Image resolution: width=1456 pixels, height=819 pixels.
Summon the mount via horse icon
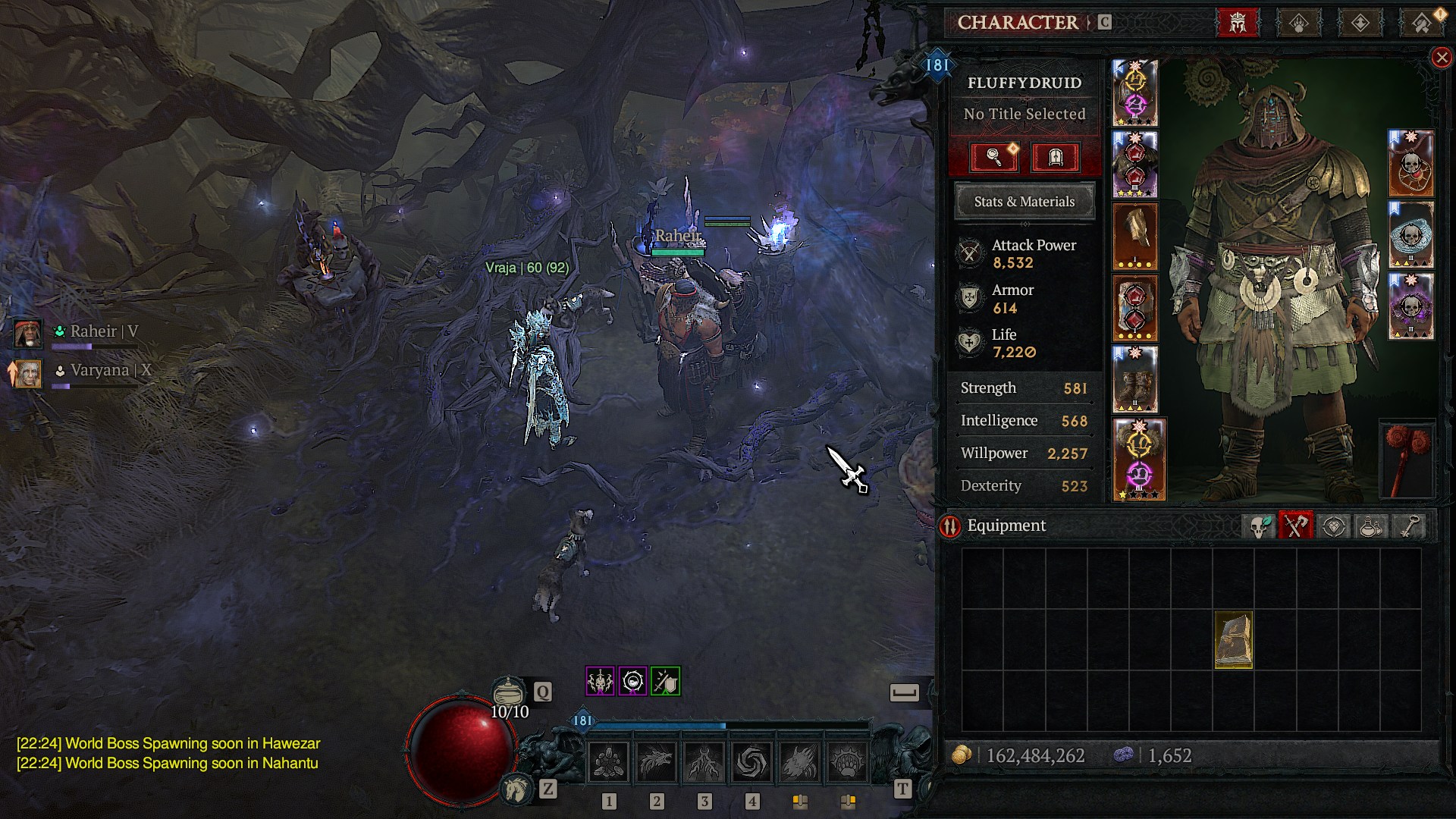518,790
